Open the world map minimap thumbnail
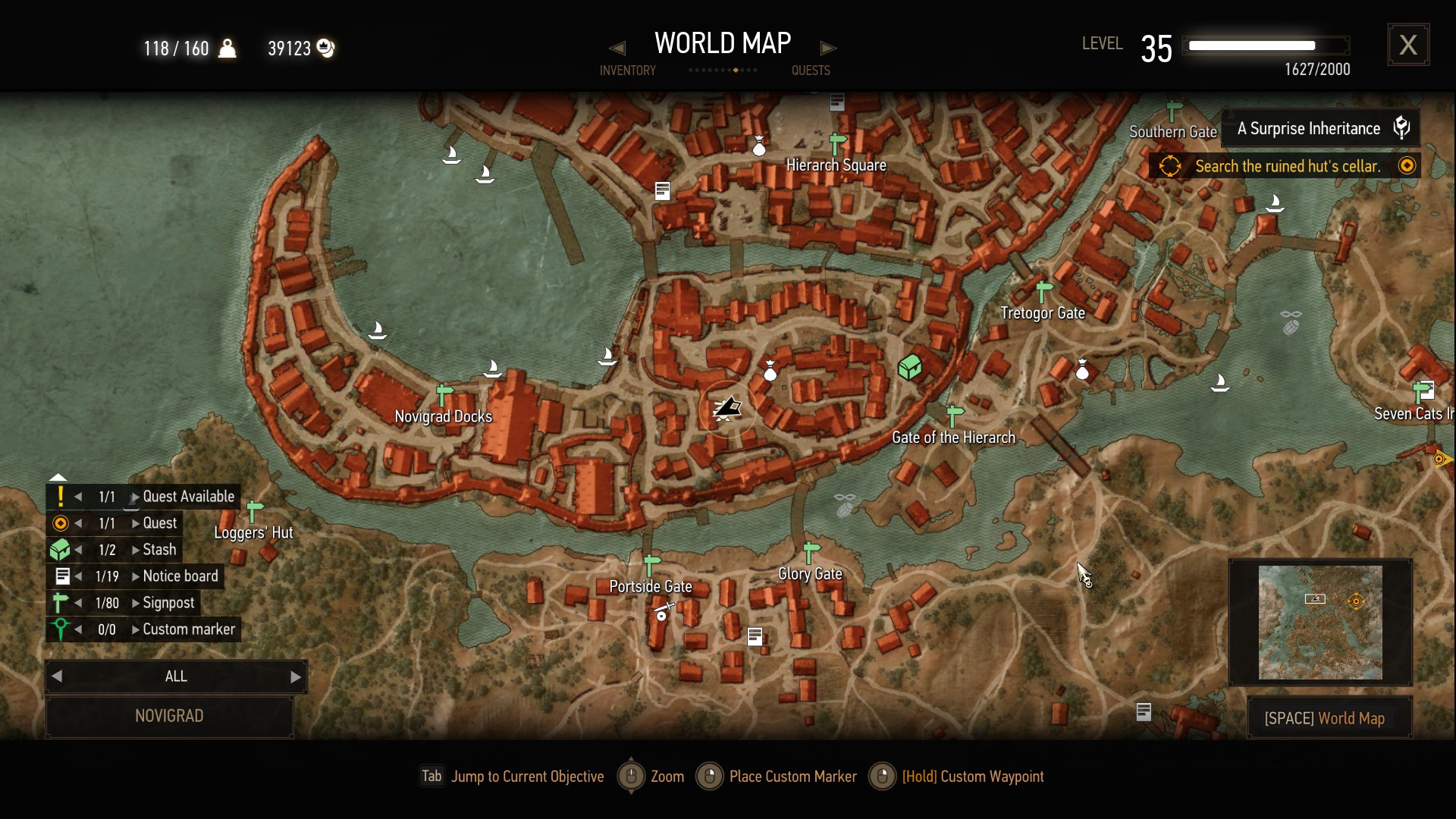Viewport: 1456px width, 819px height. 1320,623
